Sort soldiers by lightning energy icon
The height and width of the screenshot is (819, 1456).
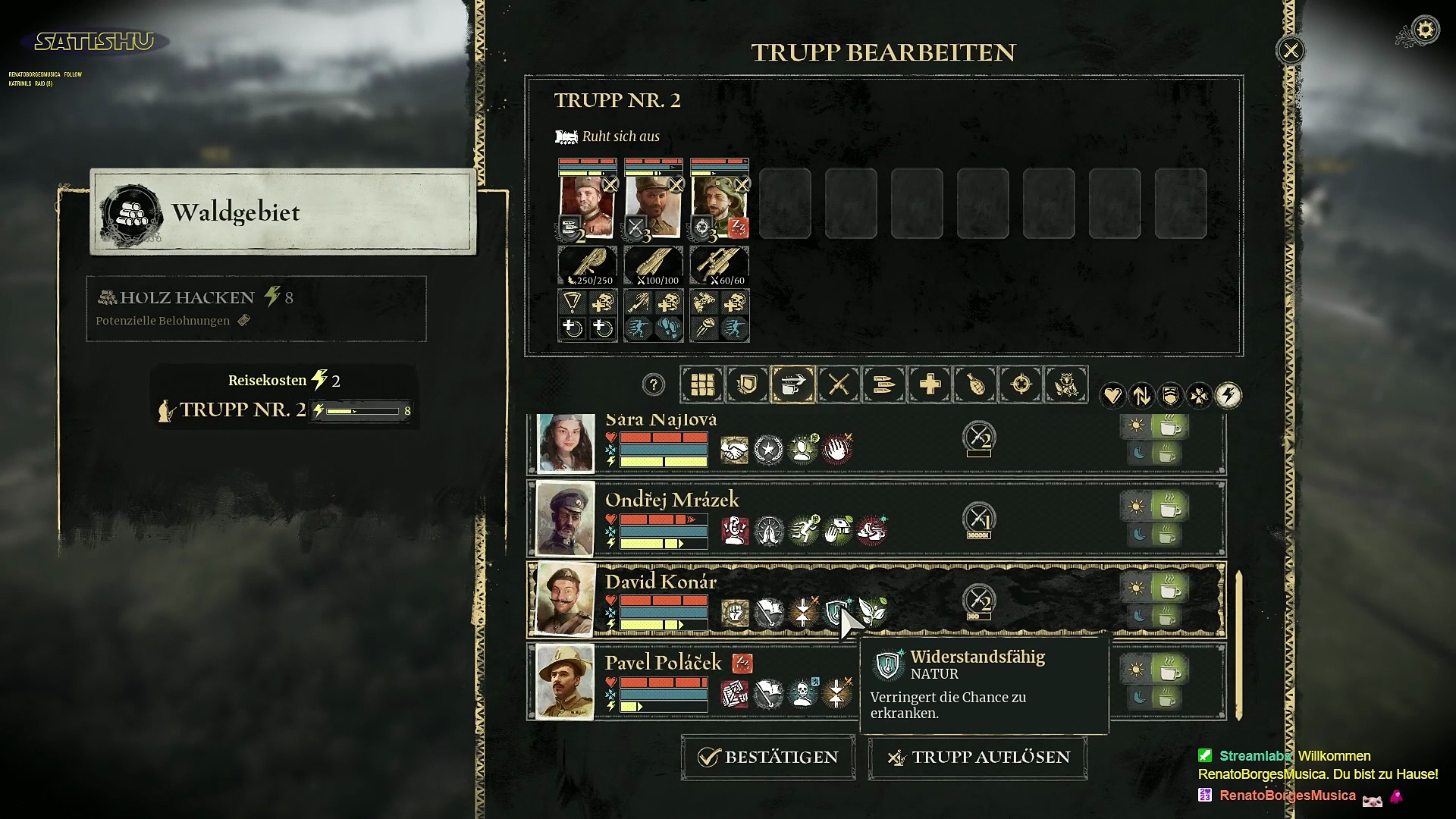[x=1228, y=395]
